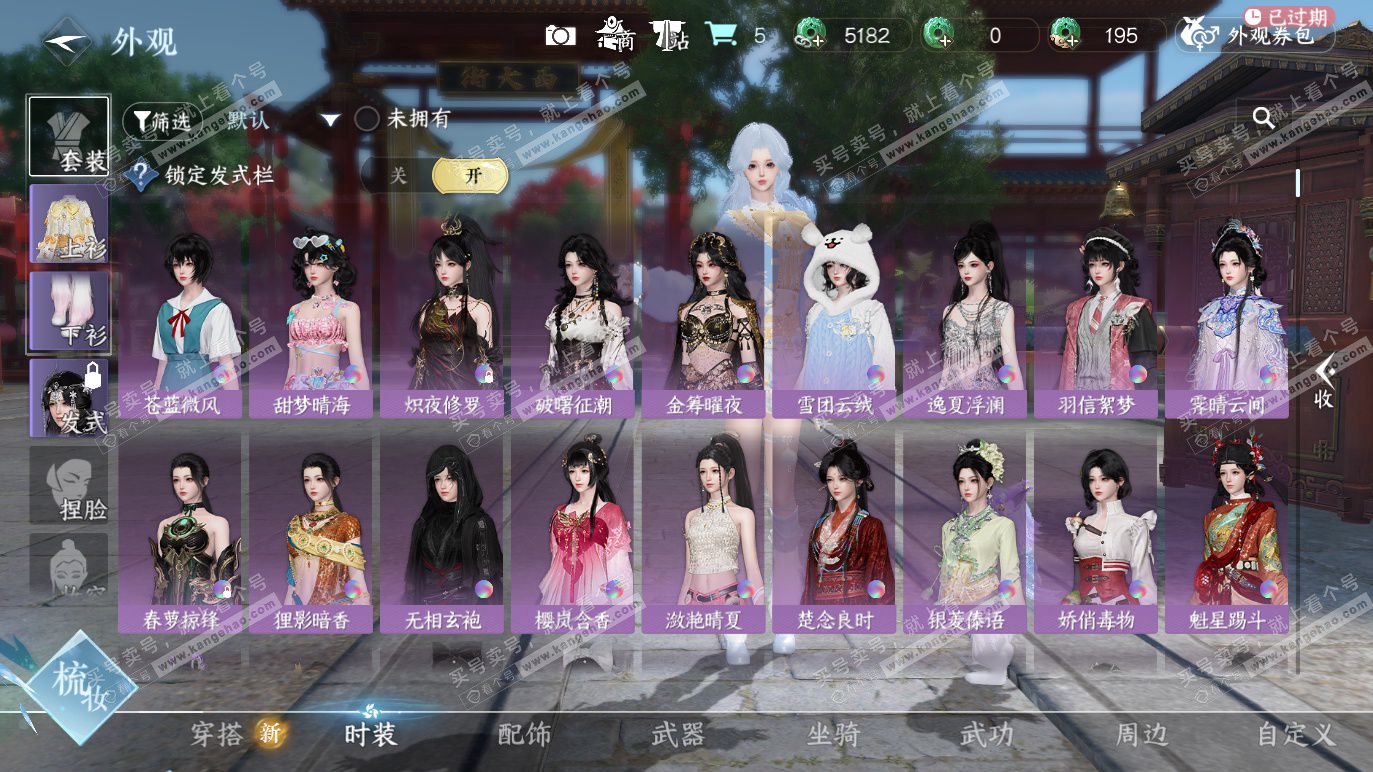Open the shopping cart icon

tap(720, 35)
